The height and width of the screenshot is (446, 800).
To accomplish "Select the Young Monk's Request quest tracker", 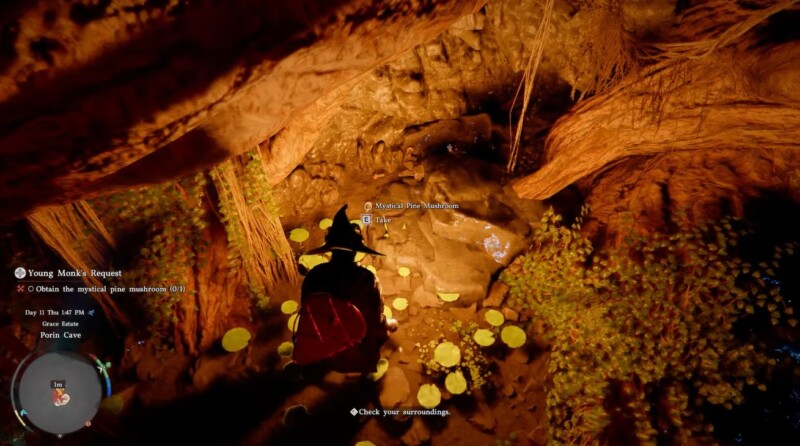I will (74, 273).
